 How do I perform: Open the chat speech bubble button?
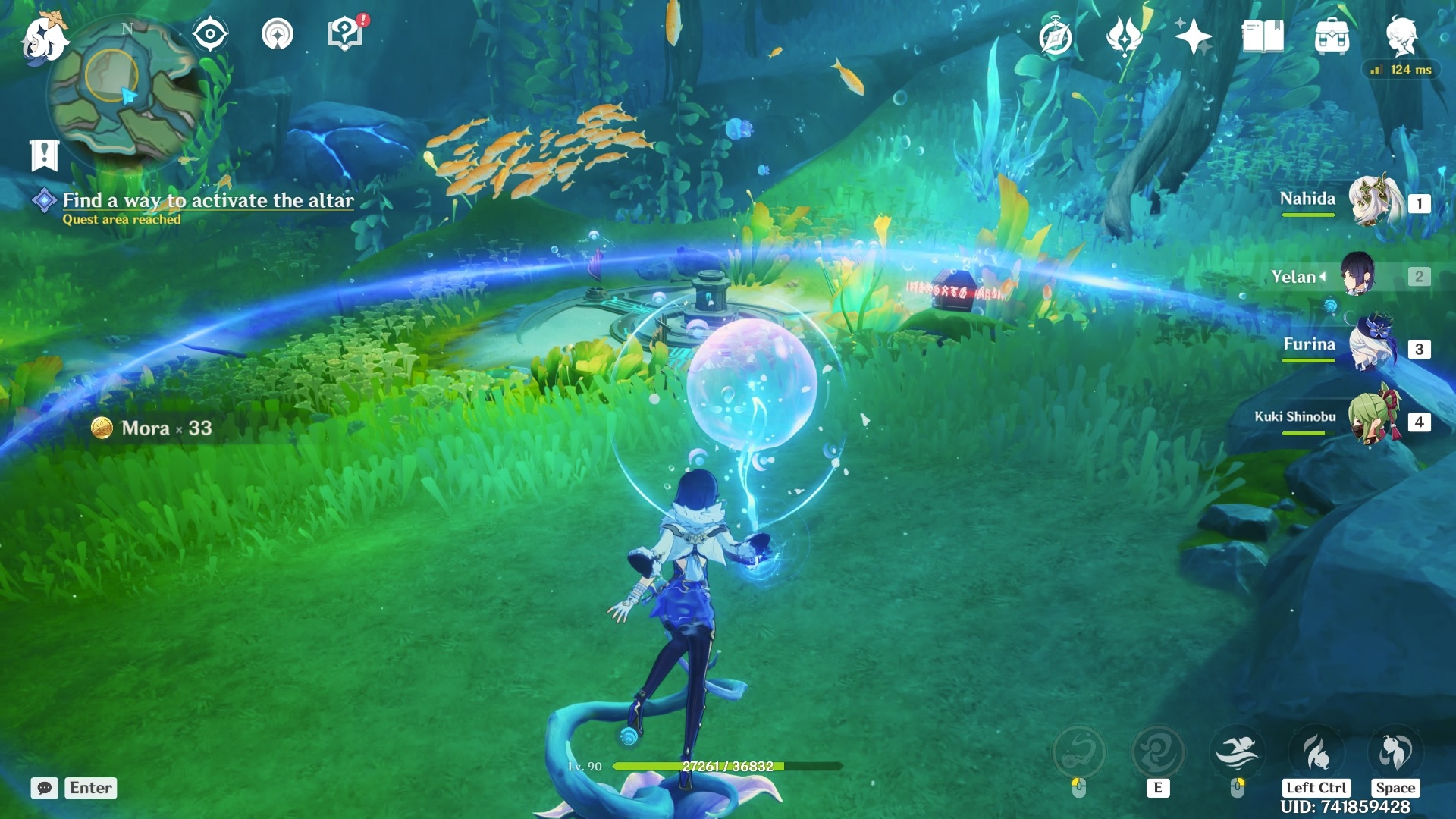(45, 788)
